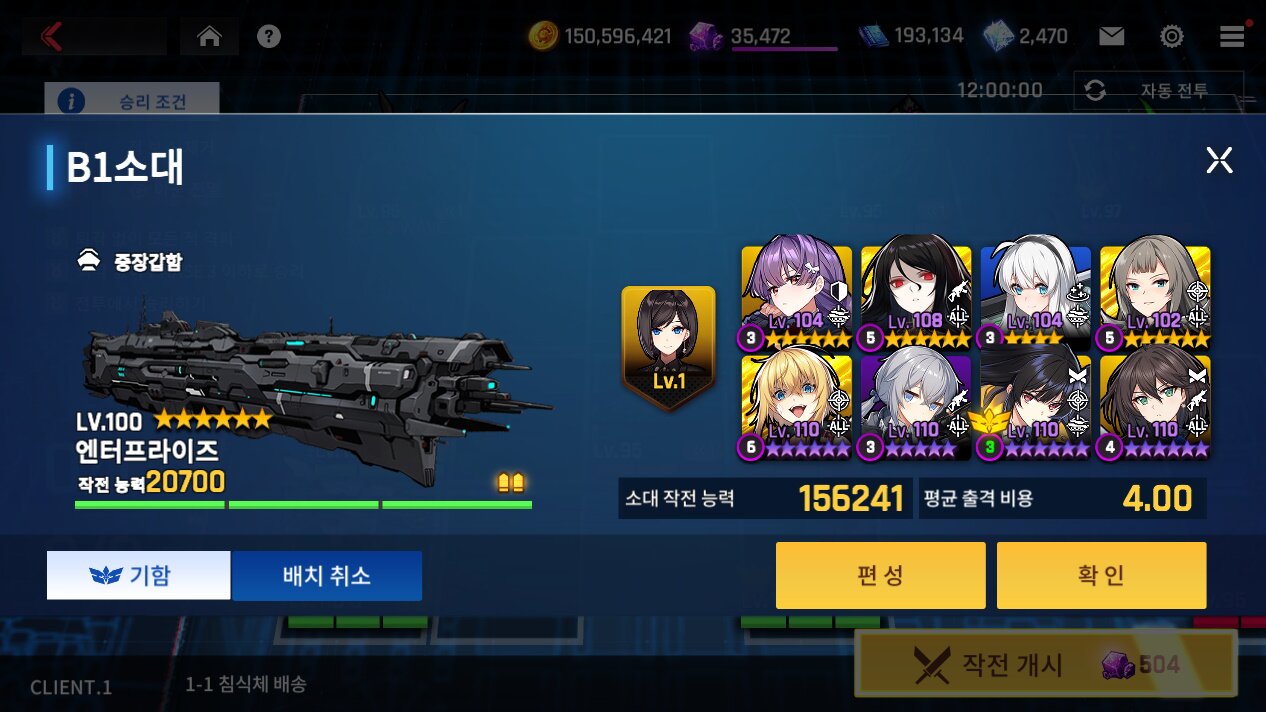Image resolution: width=1266 pixels, height=712 pixels.
Task: Open the 편성 formation button
Action: click(880, 575)
